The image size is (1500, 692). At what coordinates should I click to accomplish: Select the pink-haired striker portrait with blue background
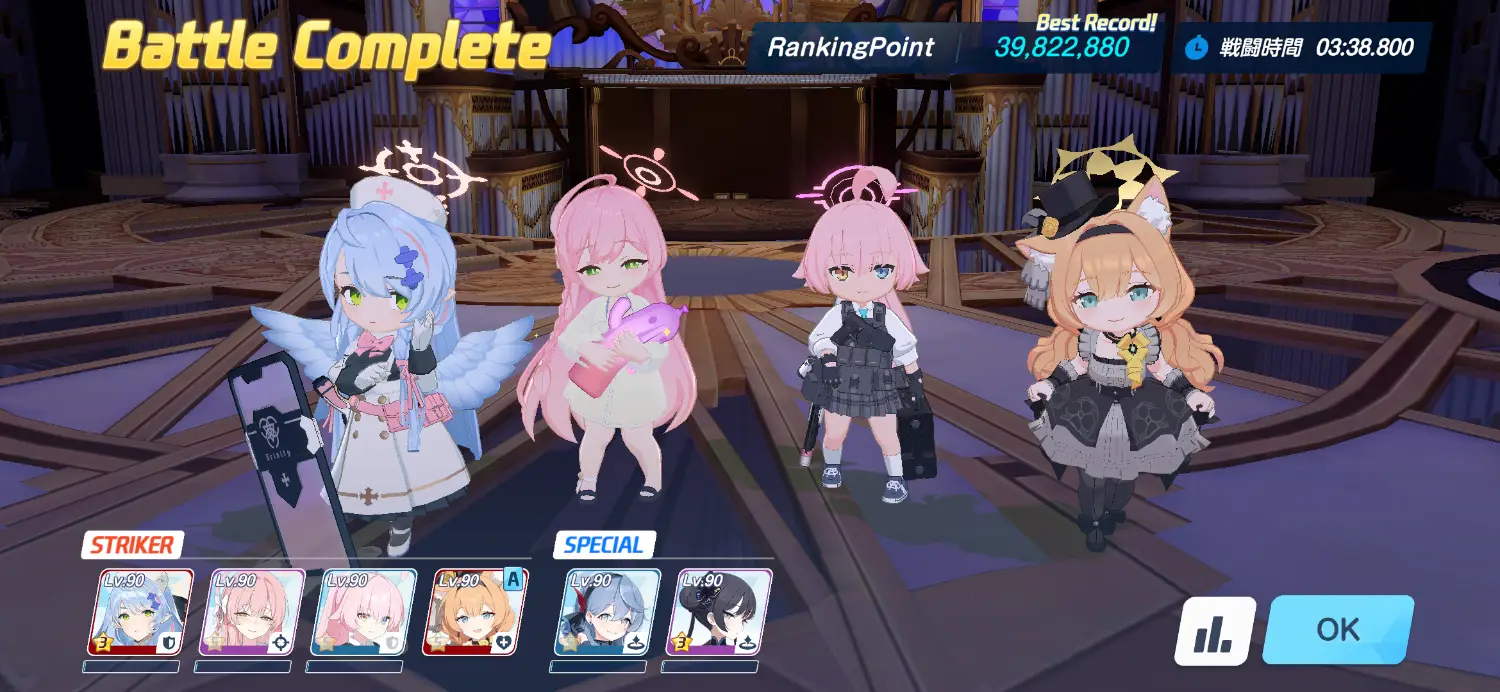click(364, 612)
